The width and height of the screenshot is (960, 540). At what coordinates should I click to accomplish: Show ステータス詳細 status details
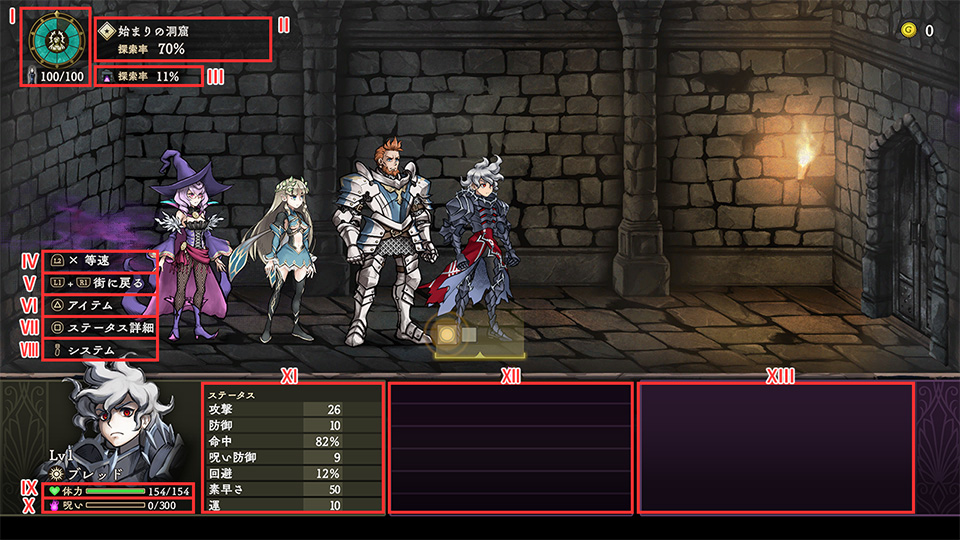pyautogui.click(x=108, y=328)
